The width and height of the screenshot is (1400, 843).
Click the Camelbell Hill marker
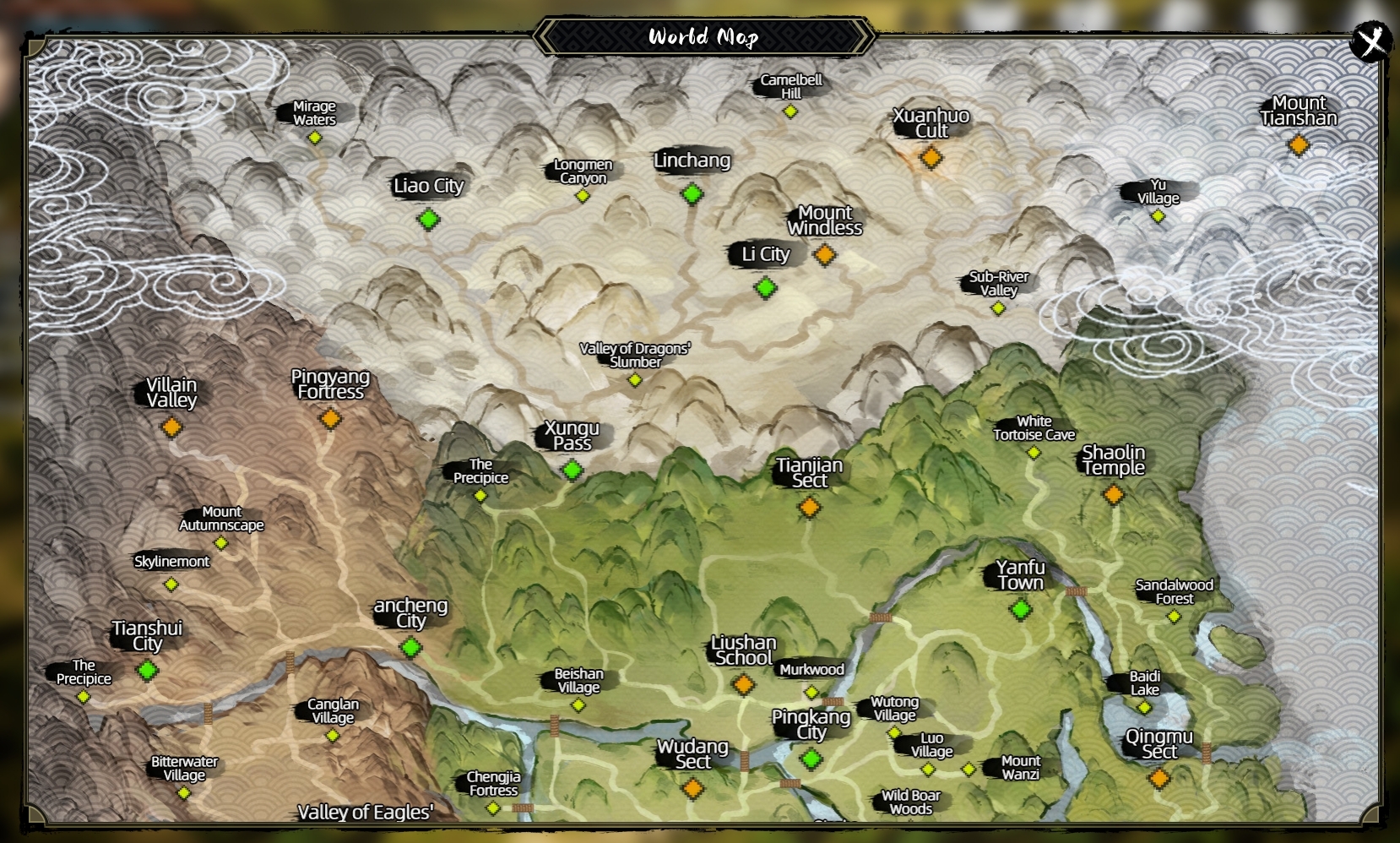(790, 110)
